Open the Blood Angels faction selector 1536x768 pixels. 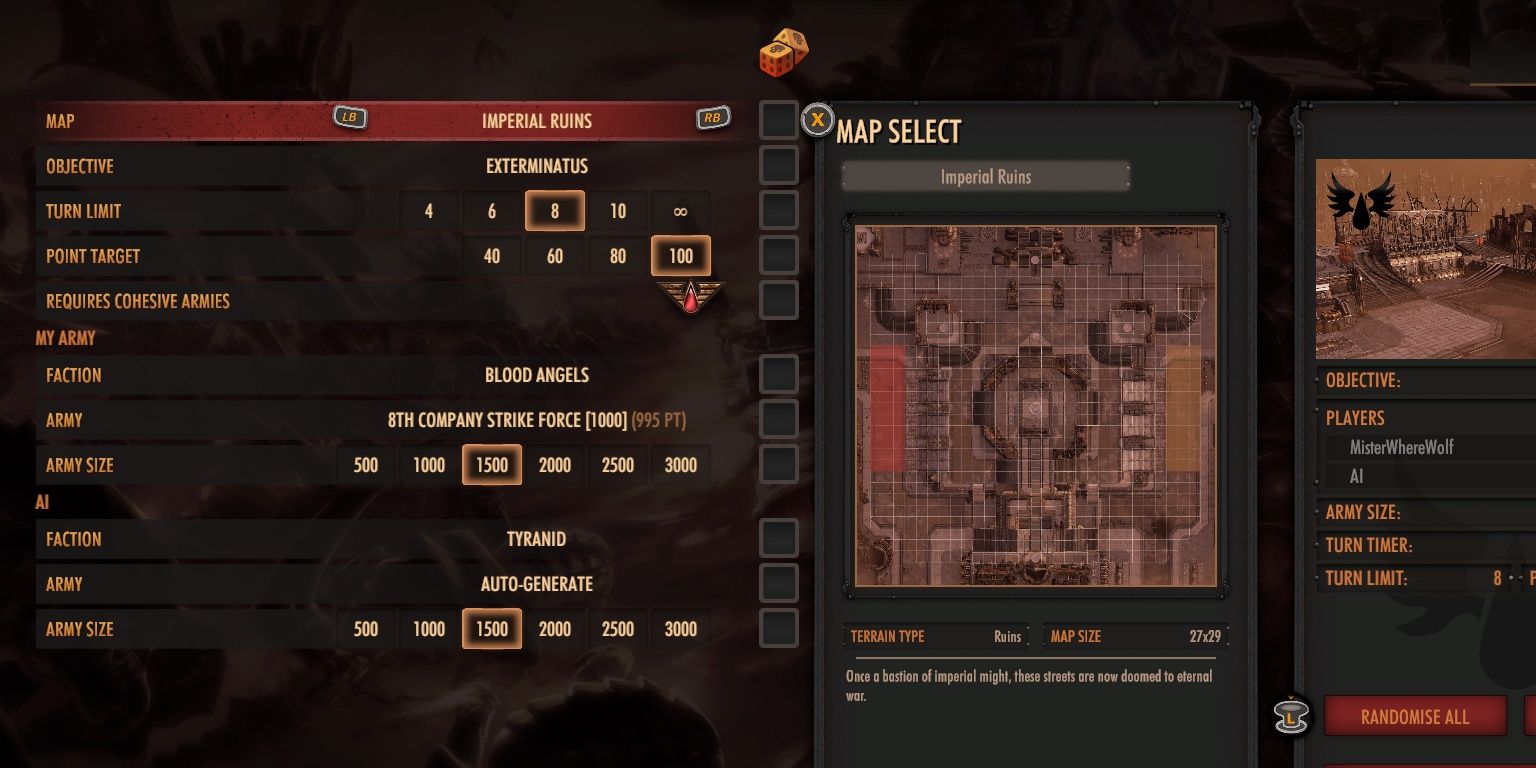coord(535,375)
